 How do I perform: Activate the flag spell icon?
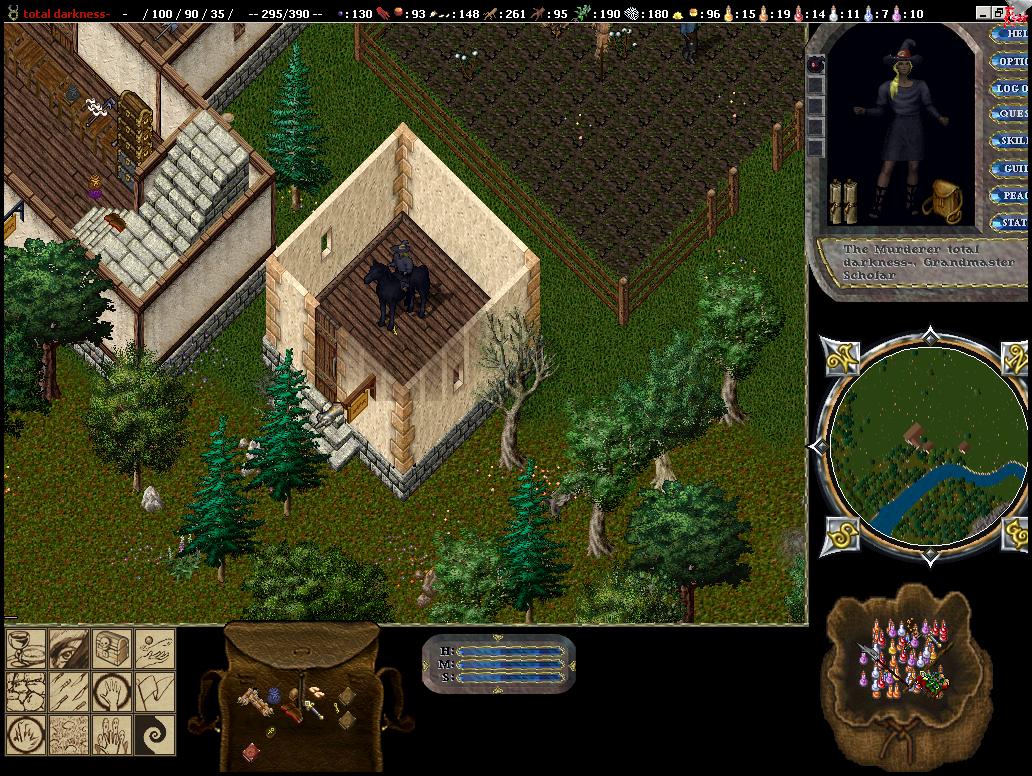[x=156, y=692]
